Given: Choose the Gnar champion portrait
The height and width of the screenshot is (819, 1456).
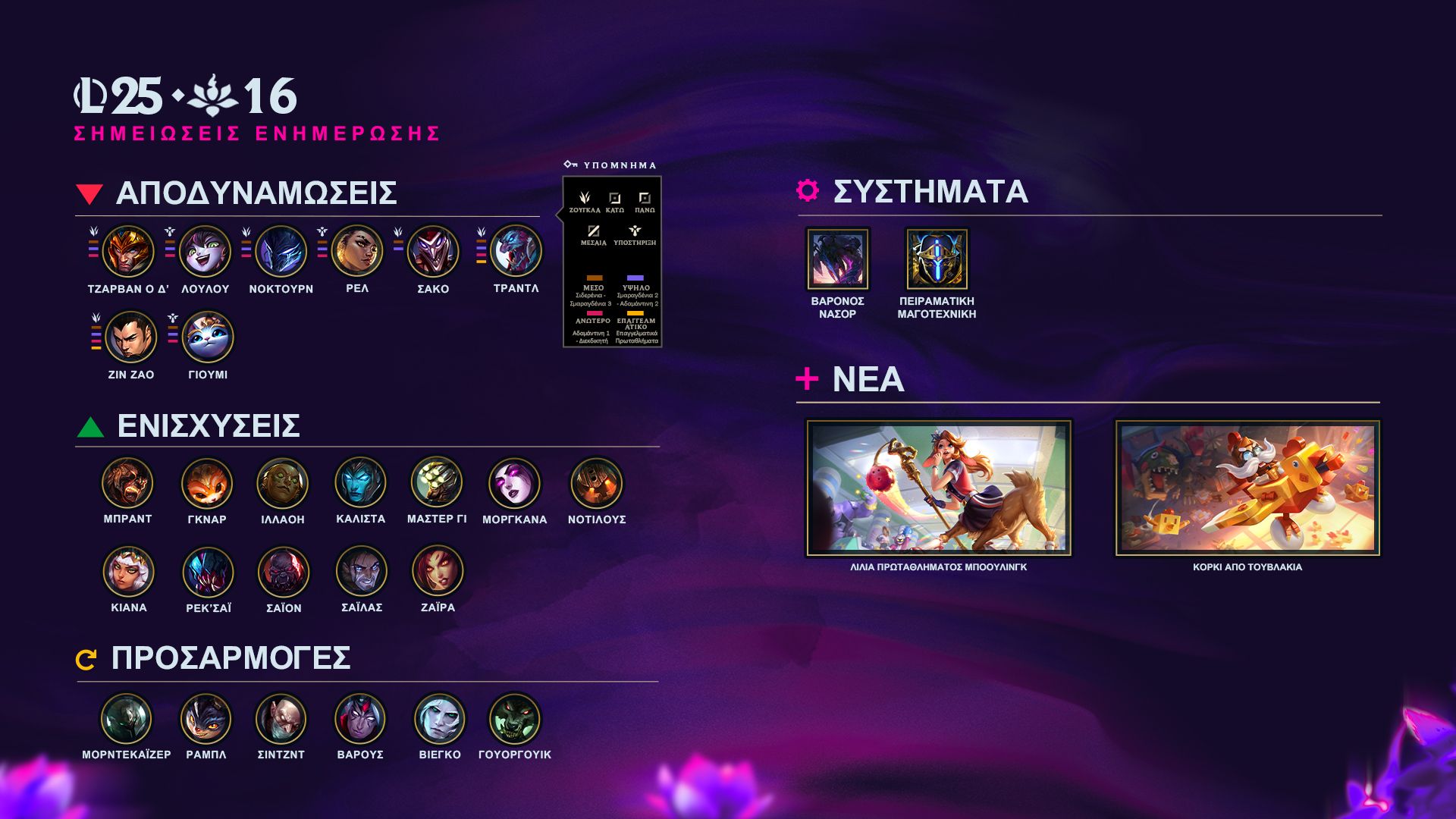Looking at the screenshot, I should tap(207, 483).
